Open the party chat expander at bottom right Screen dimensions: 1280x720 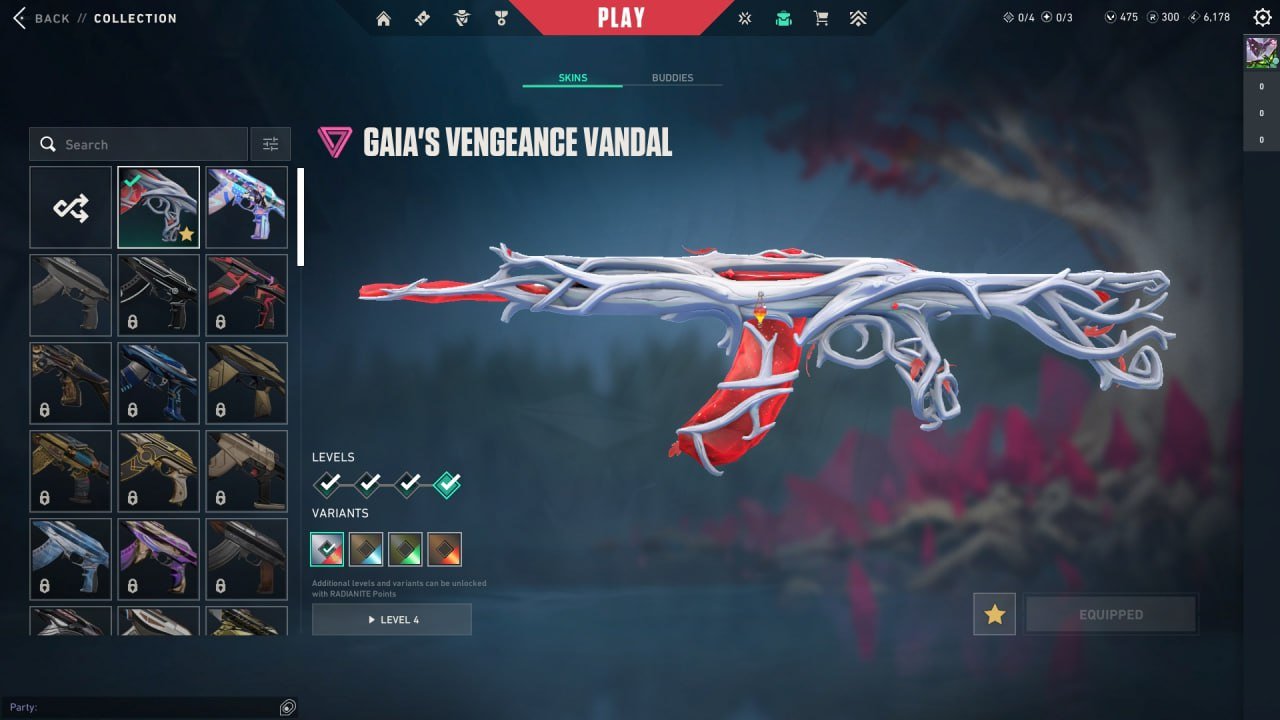288,707
